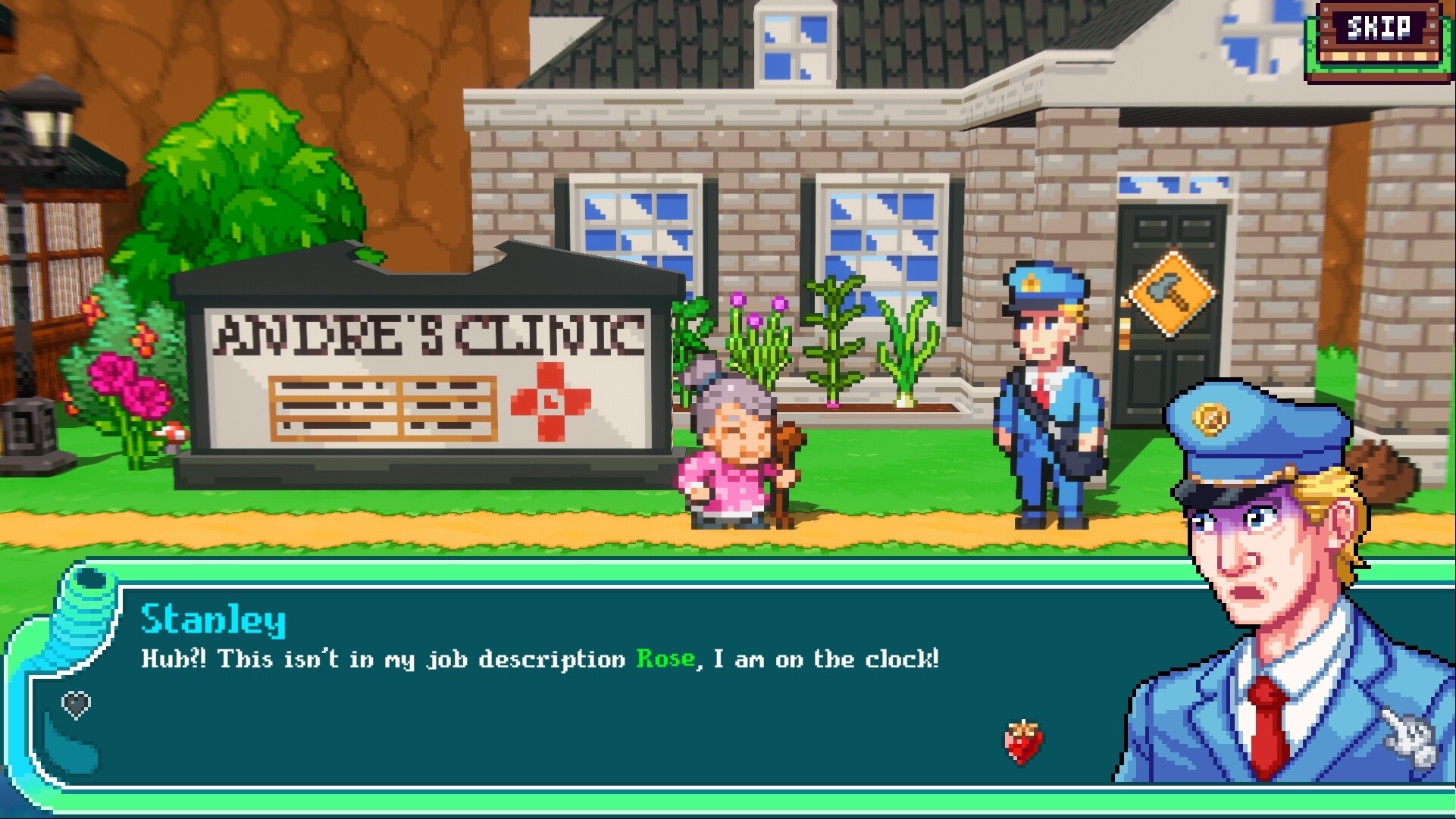Advance Stanley's dialogue with the strawberry icon
The height and width of the screenshot is (819, 1456).
[x=1023, y=742]
